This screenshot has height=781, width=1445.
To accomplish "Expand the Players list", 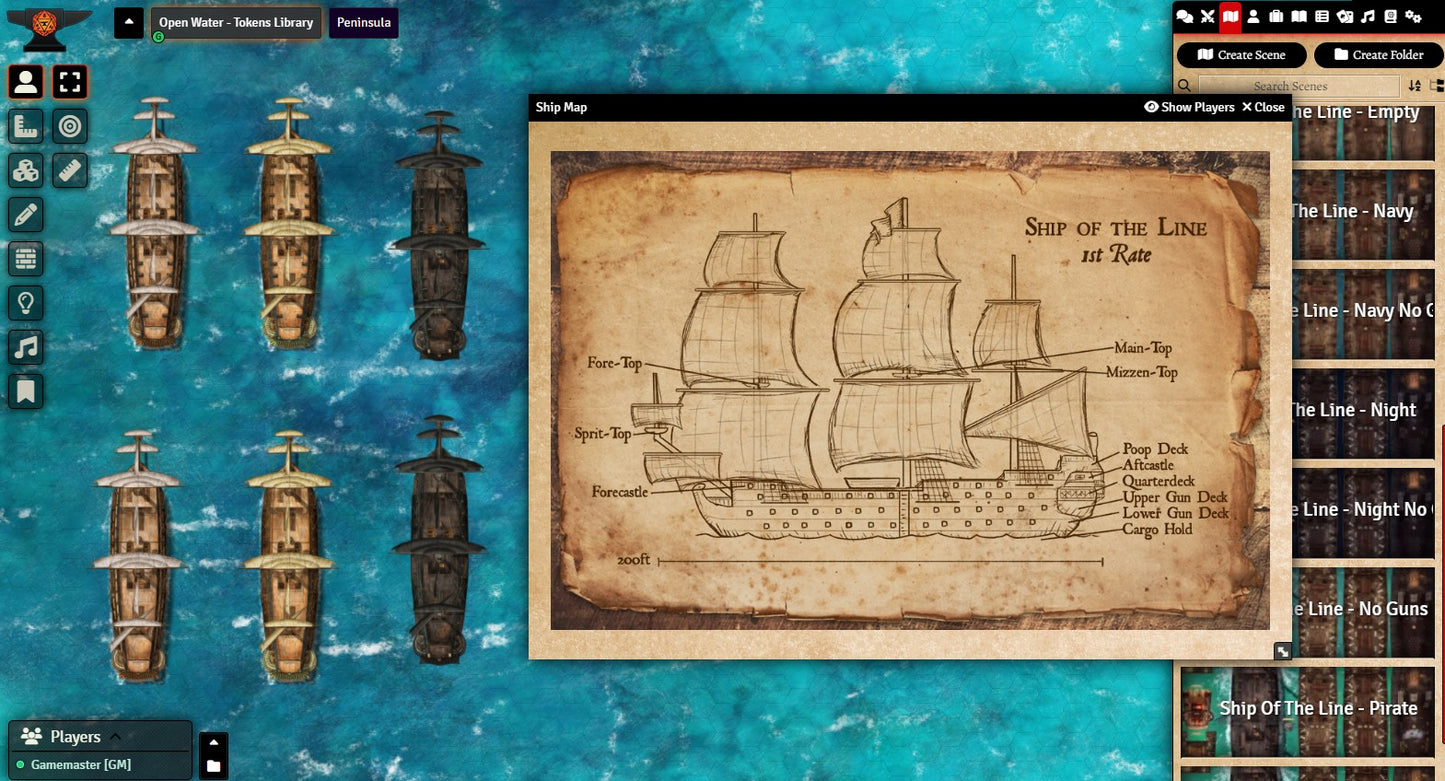I will point(115,737).
